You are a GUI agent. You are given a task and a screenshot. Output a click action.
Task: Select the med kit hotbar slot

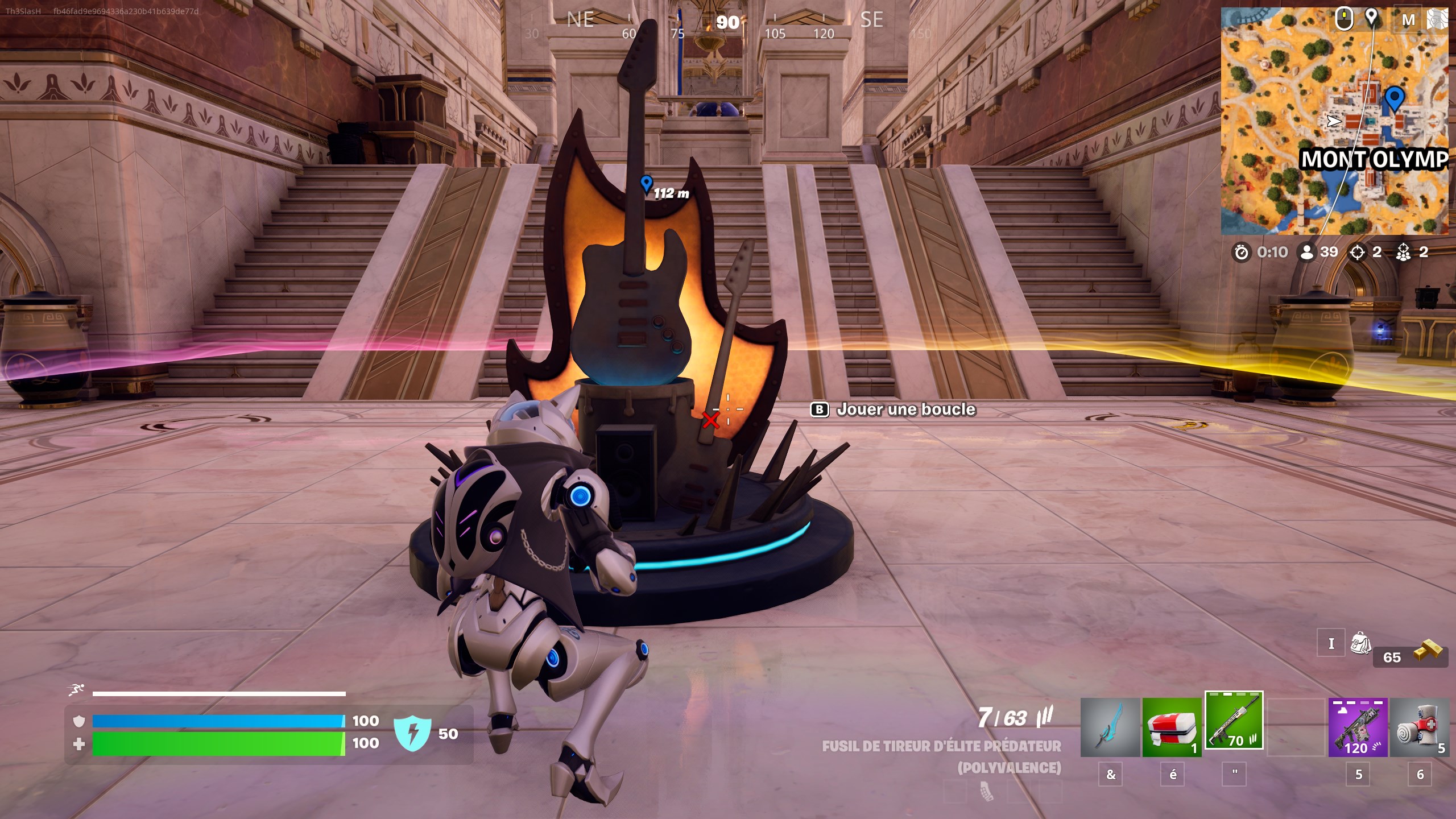(1172, 727)
